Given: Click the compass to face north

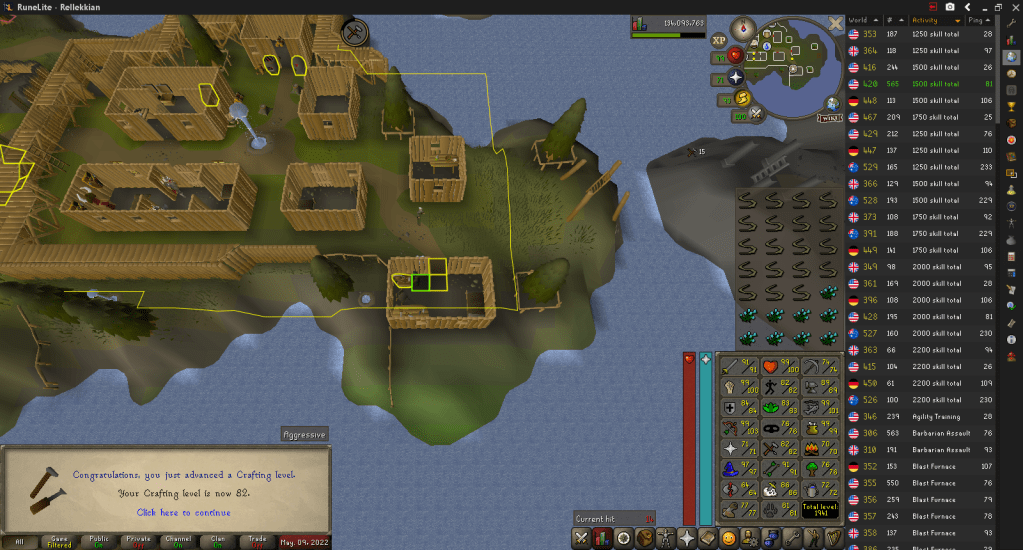Looking at the screenshot, I should point(742,28).
